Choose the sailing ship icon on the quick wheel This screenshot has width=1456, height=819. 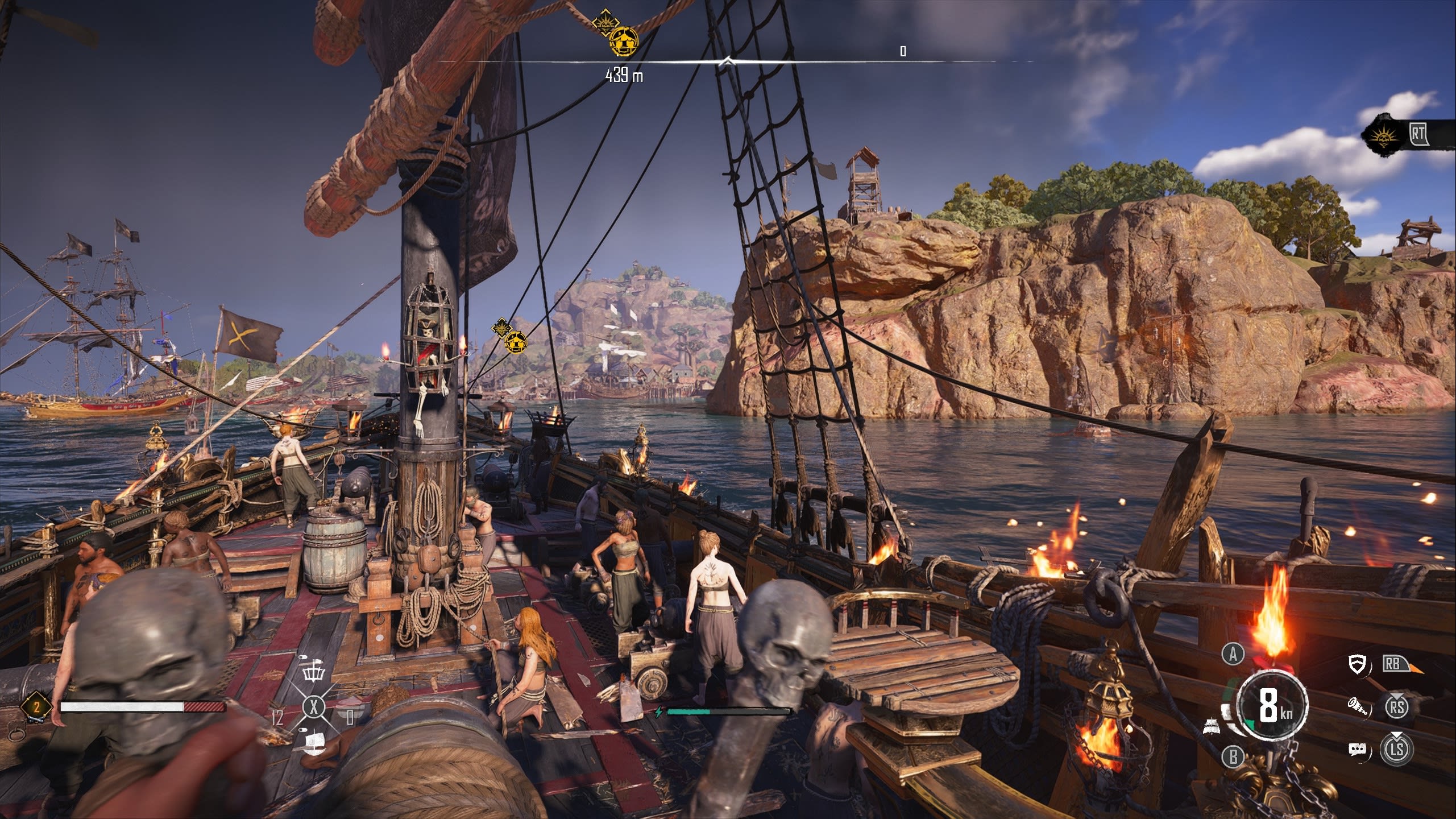pyautogui.click(x=314, y=742)
